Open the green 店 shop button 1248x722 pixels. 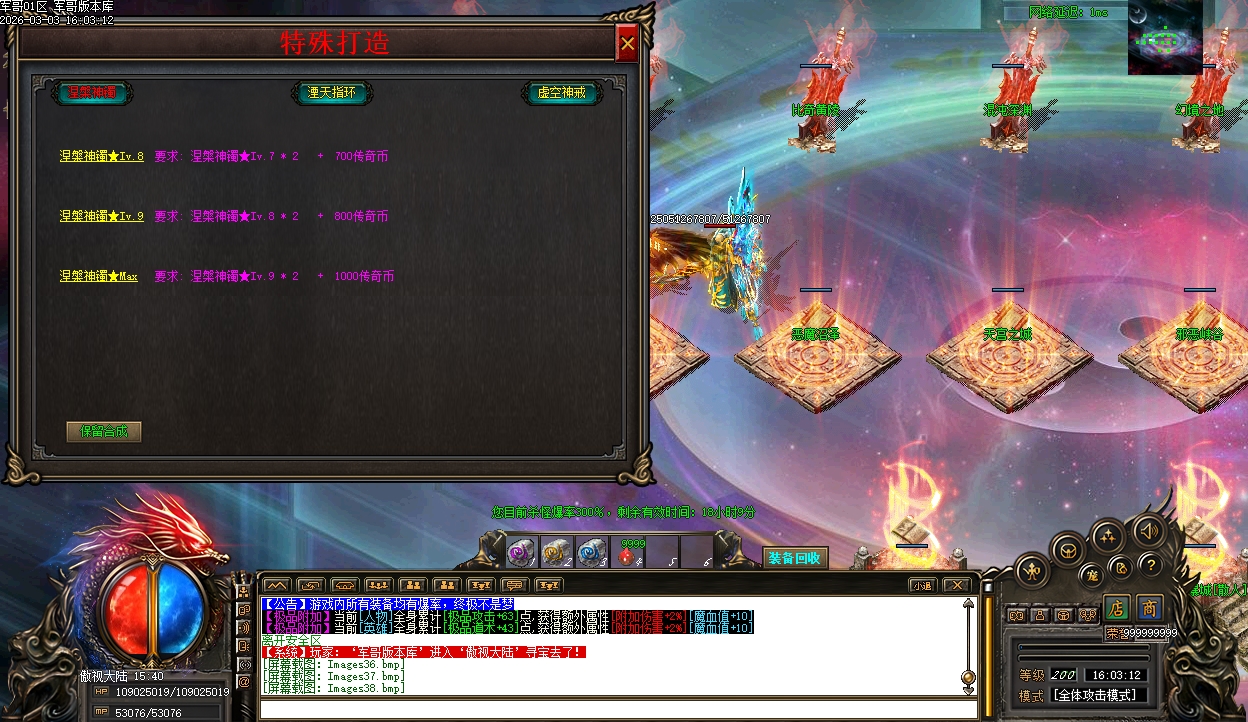tap(1117, 607)
